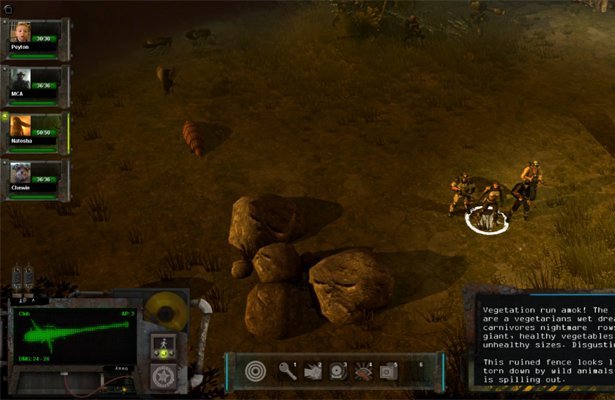This screenshot has height=400, width=615.
Task: Choose the MCA squad member portrait
Action: [x=21, y=82]
